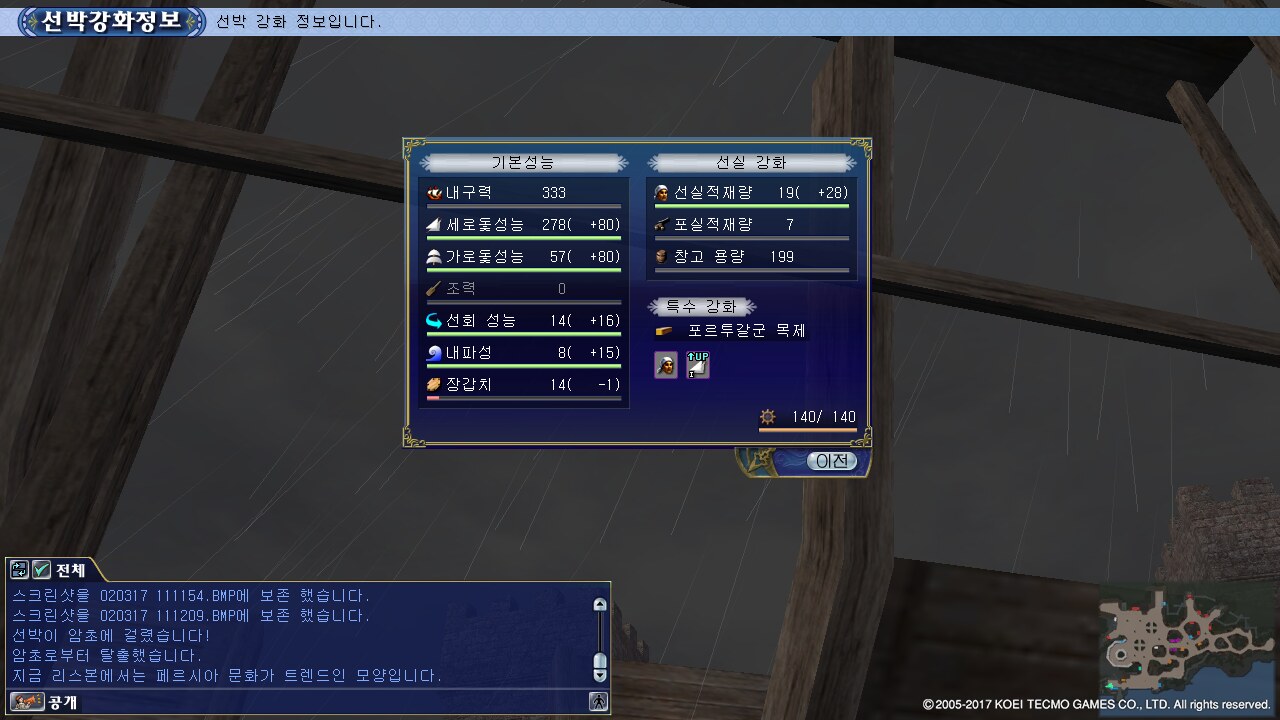The image size is (1280, 720).
Task: Open the 전체 chat tab
Action: coord(70,570)
